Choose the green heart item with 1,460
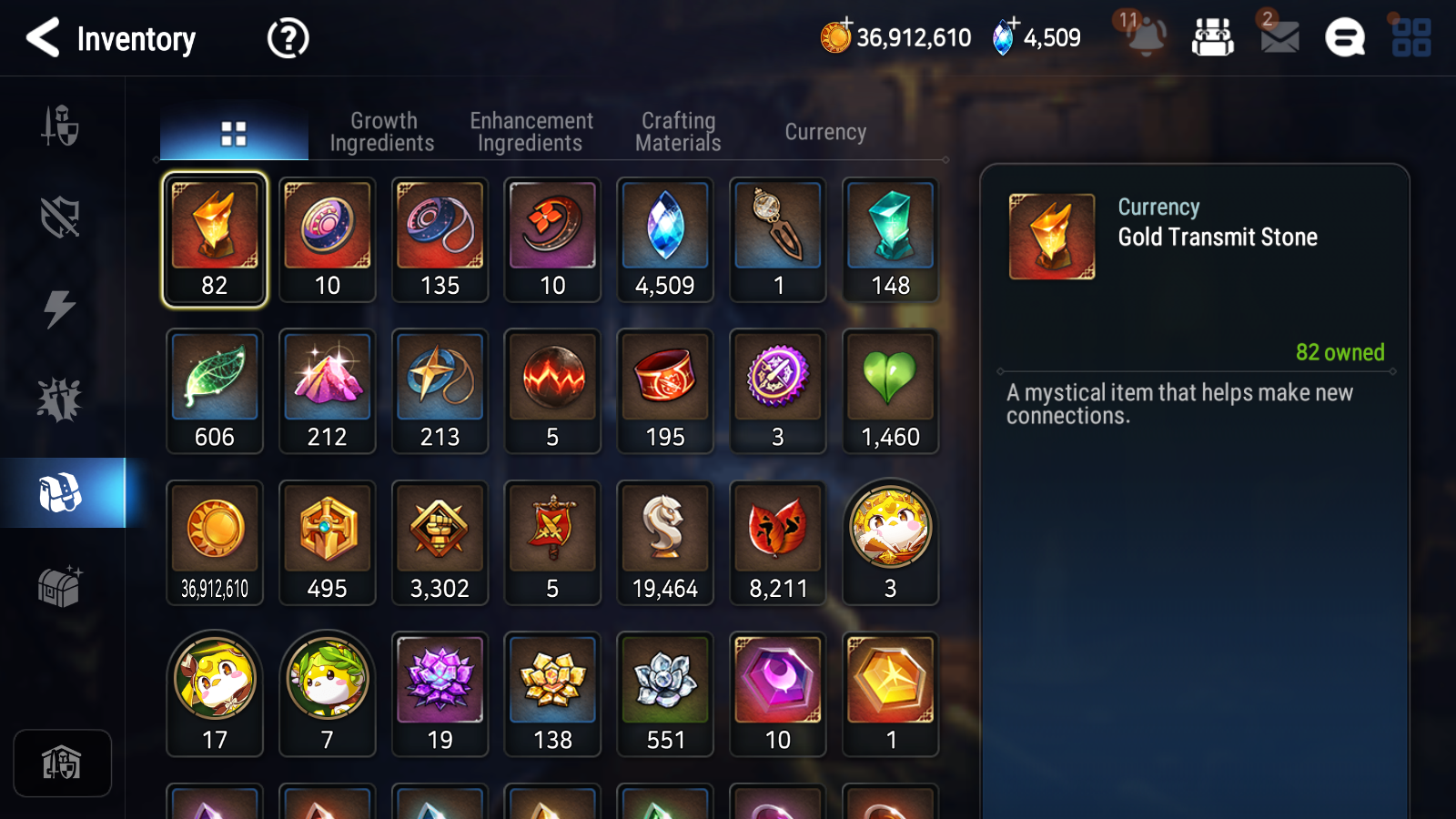1456x819 pixels. pos(890,391)
